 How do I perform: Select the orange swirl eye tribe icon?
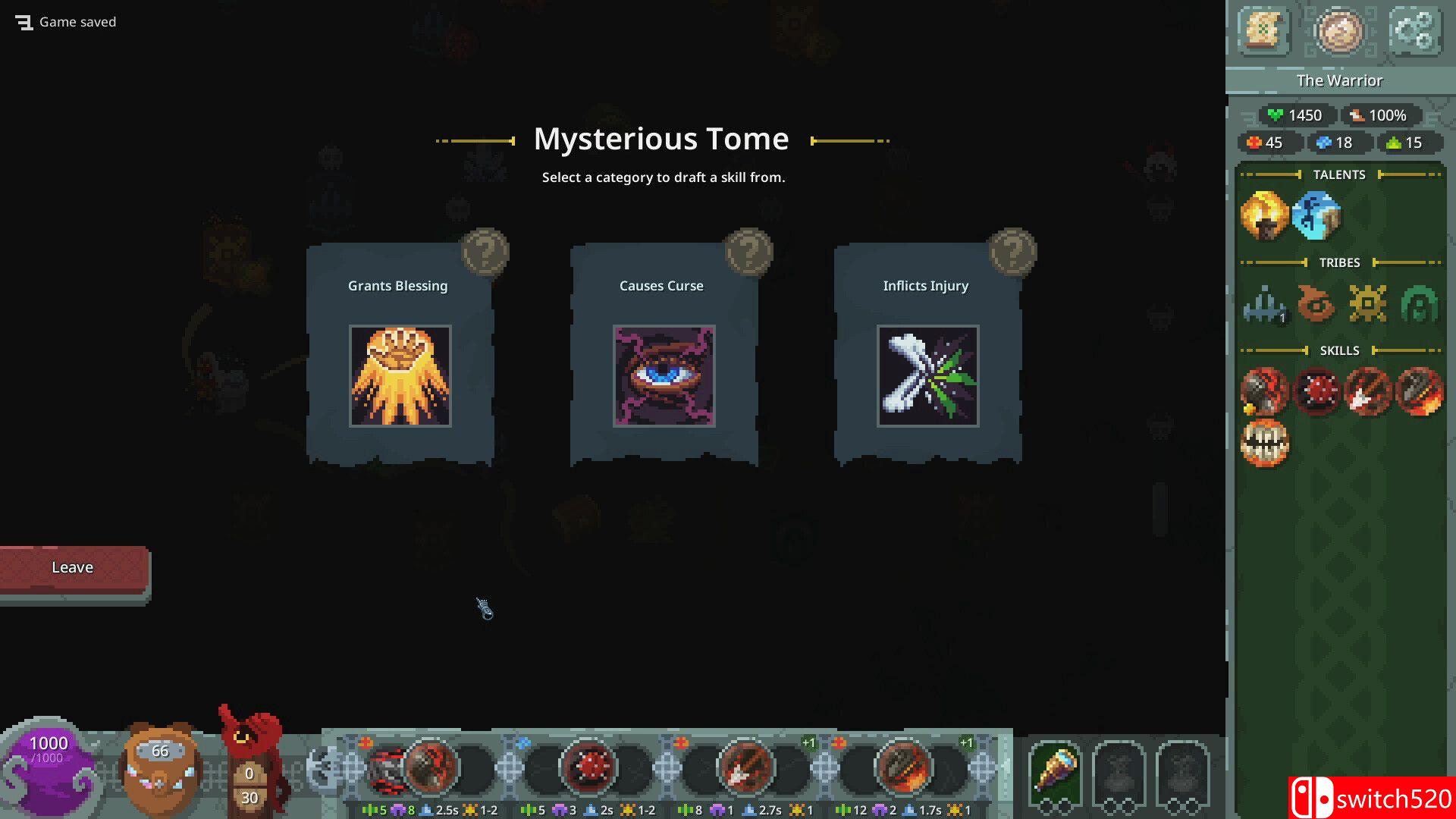(x=1316, y=304)
